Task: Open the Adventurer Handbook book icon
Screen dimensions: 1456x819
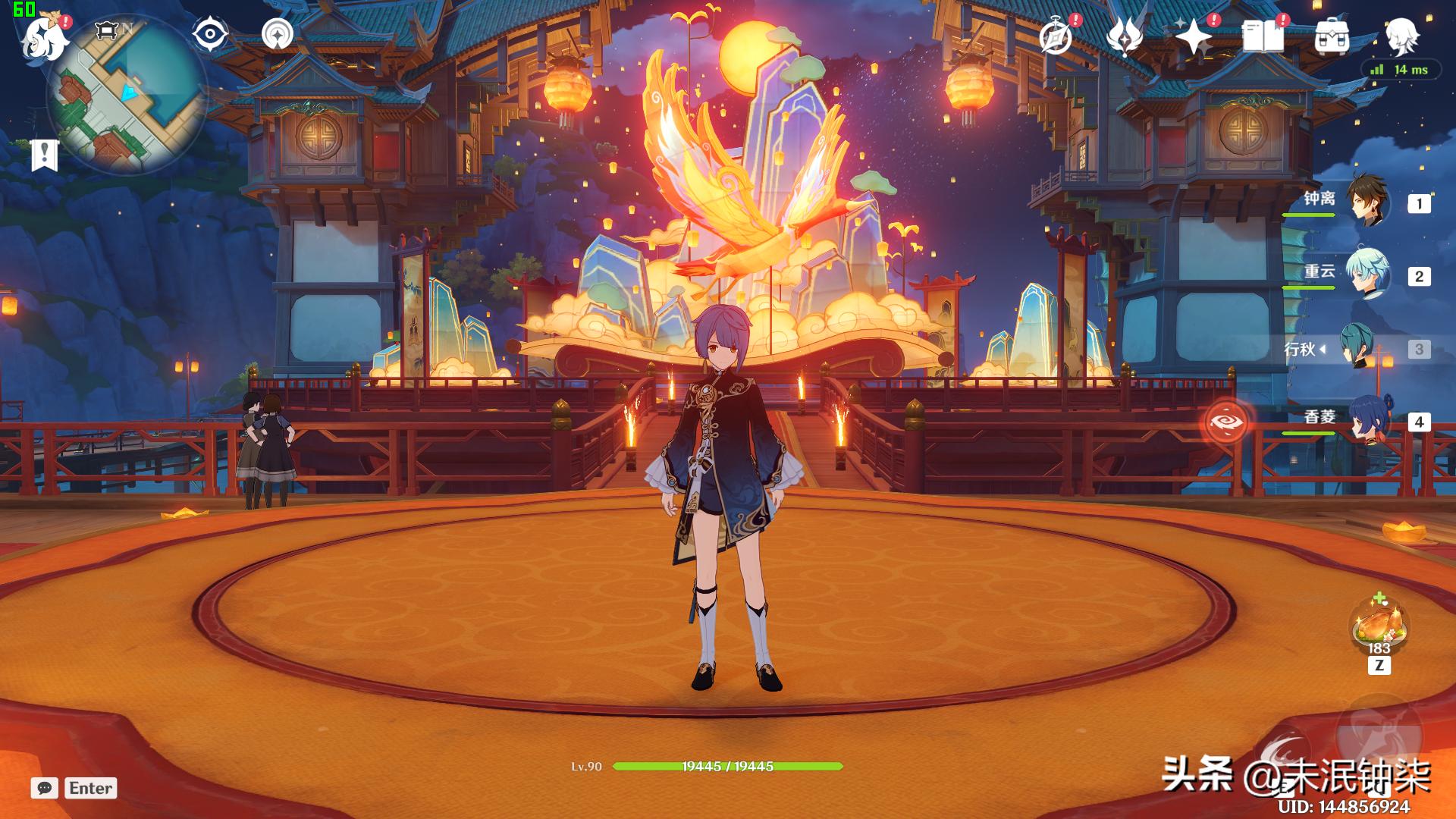Action: click(1263, 36)
